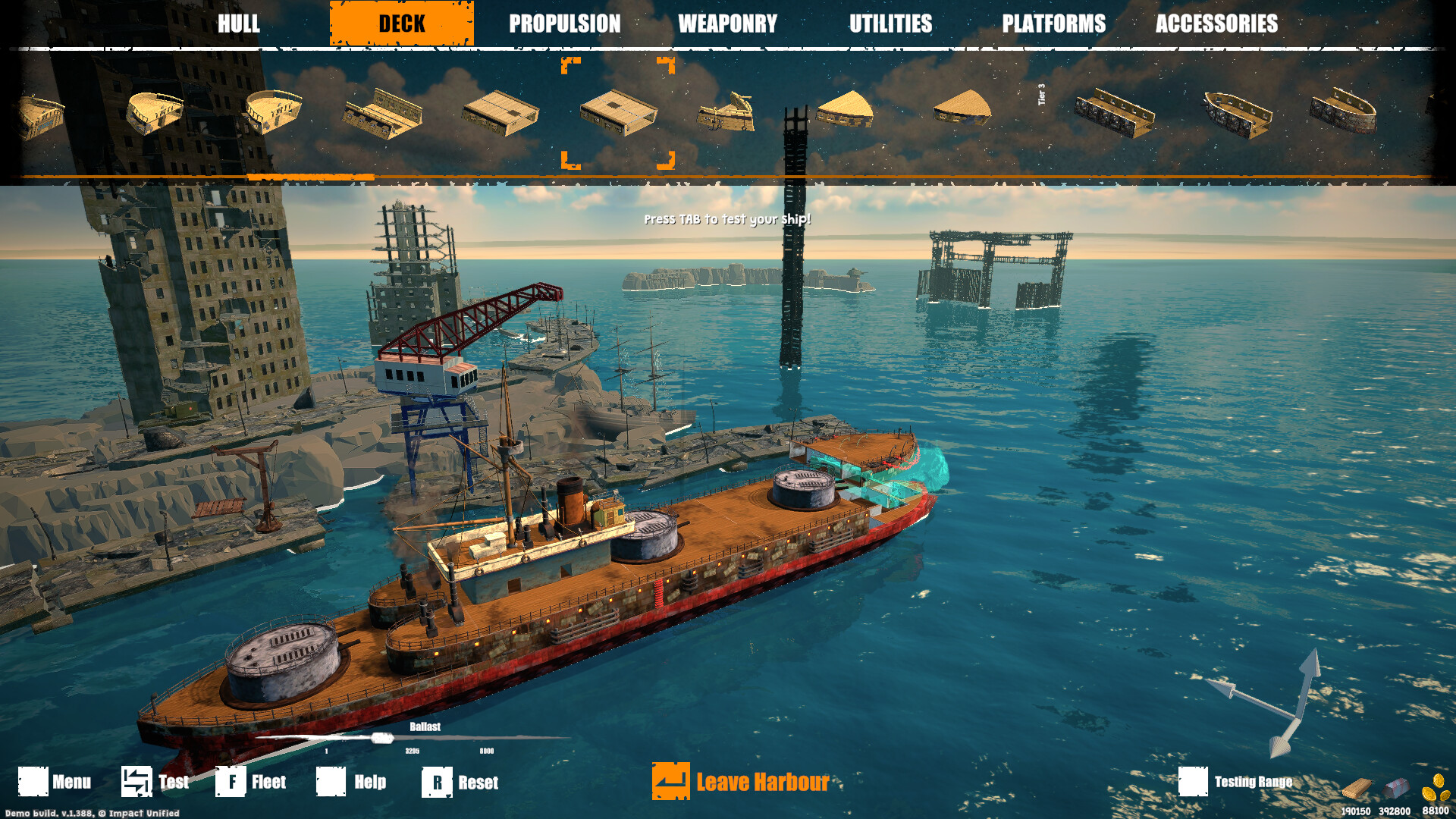Viewport: 1456px width, 819px height.
Task: Choose the first dark armored deck section
Action: [x=1114, y=114]
